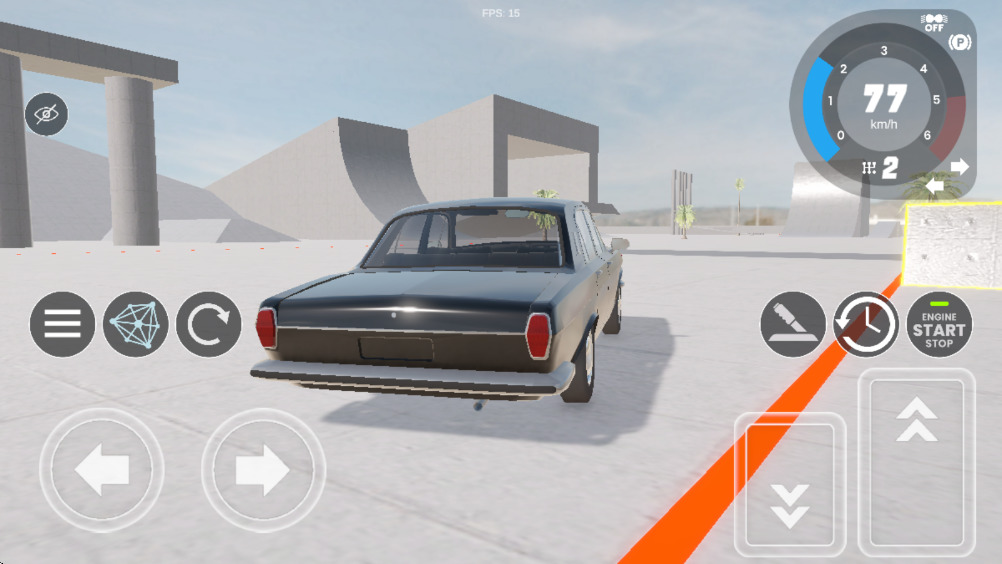Viewport: 1002px width, 564px height.
Task: Steer left with the left arrow
Action: point(101,470)
